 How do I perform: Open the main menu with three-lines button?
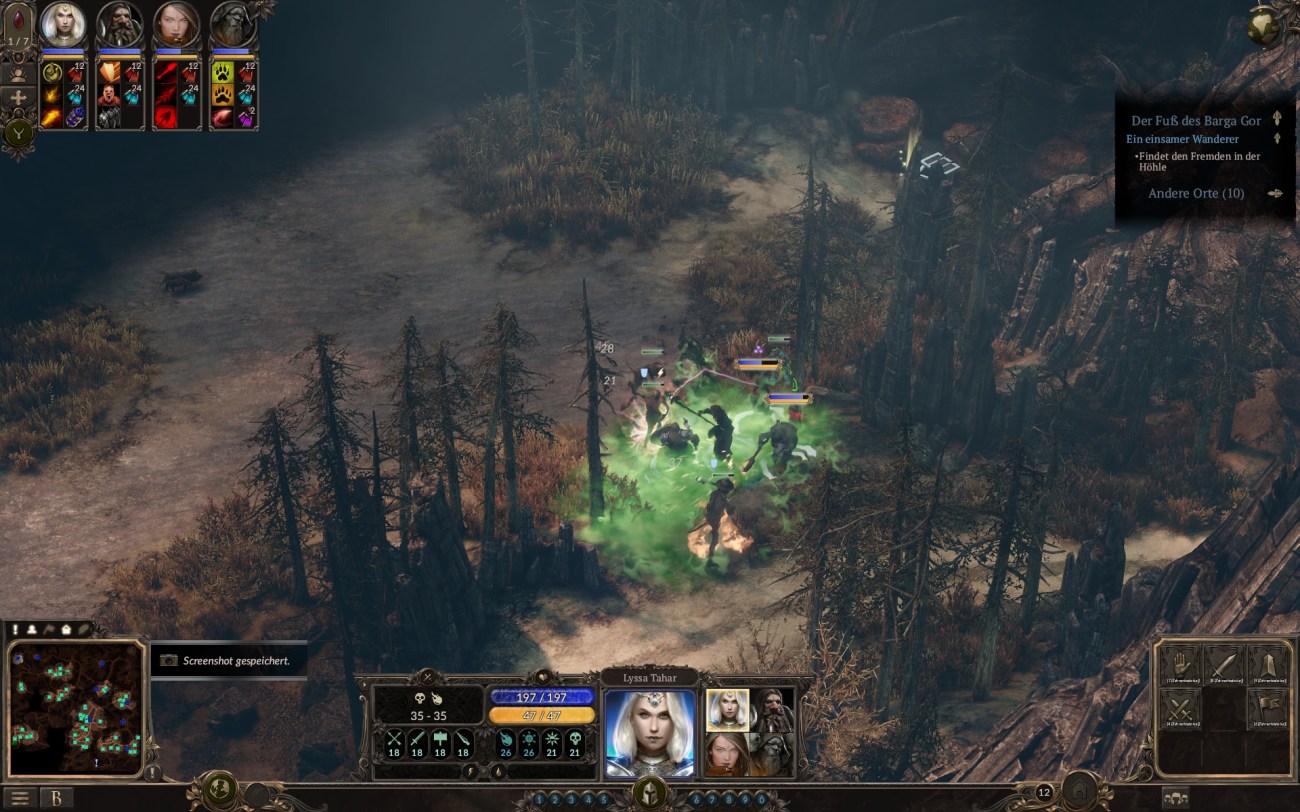tap(20, 798)
